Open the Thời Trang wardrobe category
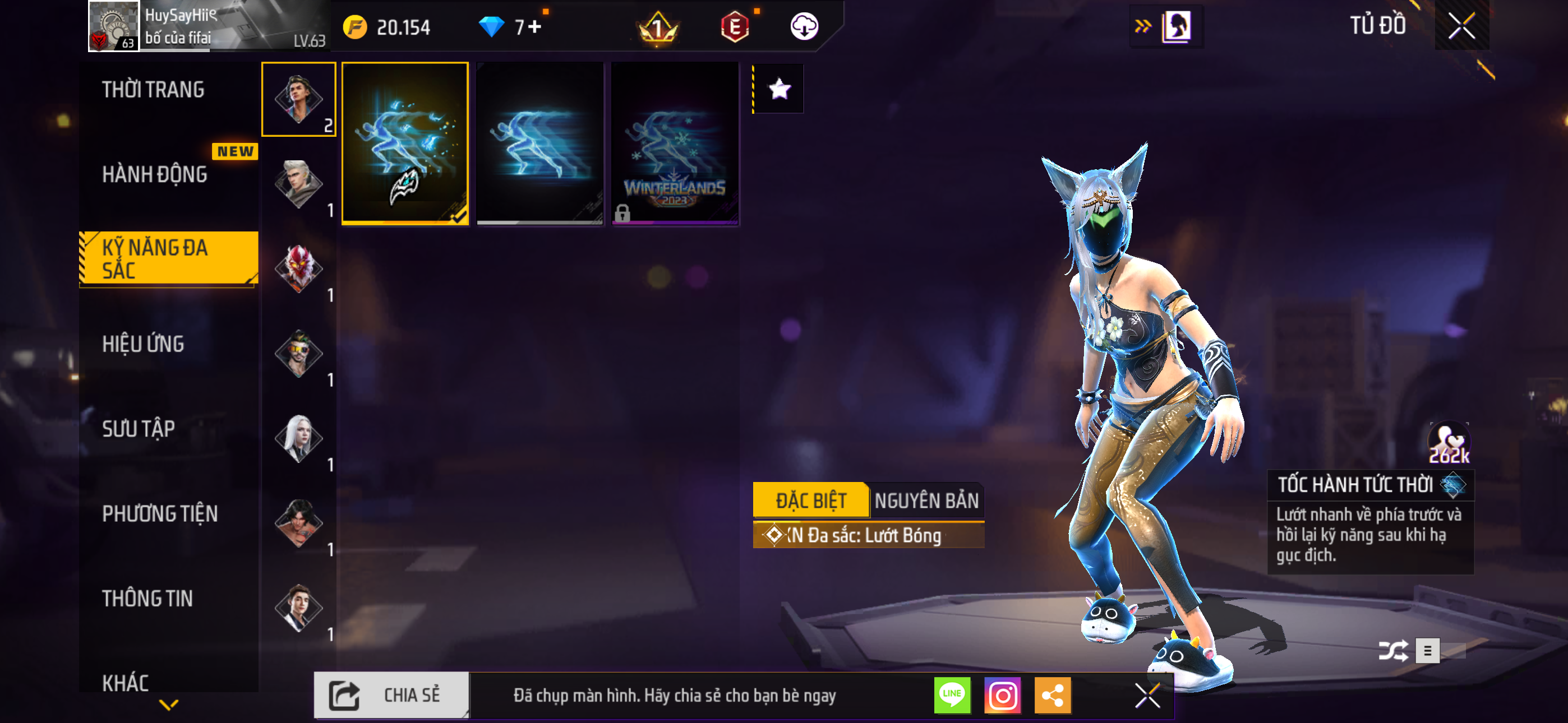1568x723 pixels. 154,90
